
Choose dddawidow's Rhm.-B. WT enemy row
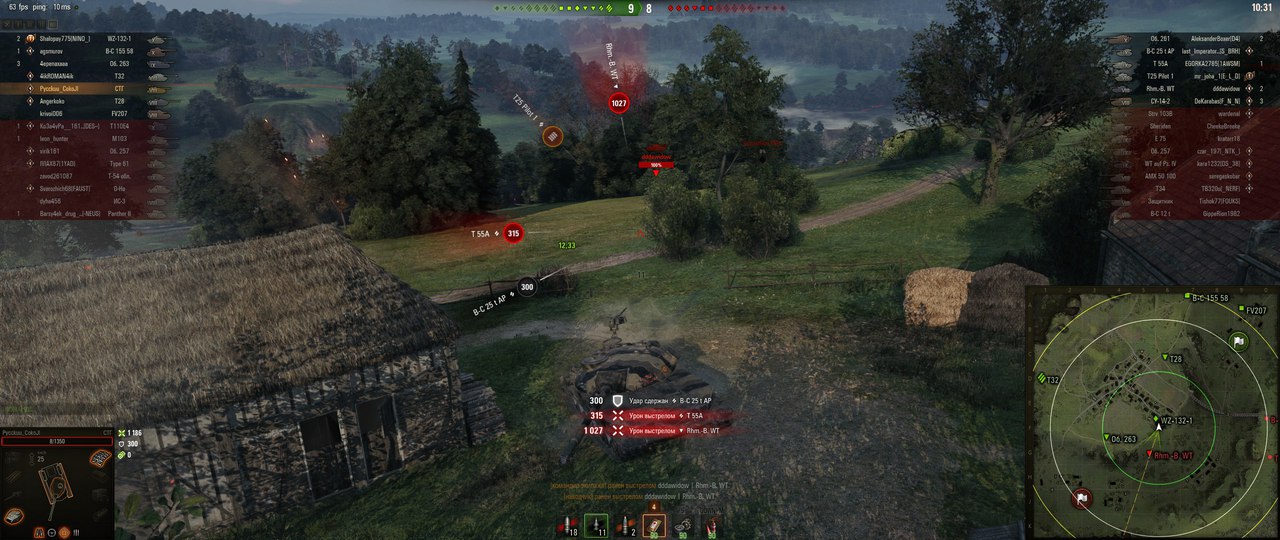(x=1190, y=88)
